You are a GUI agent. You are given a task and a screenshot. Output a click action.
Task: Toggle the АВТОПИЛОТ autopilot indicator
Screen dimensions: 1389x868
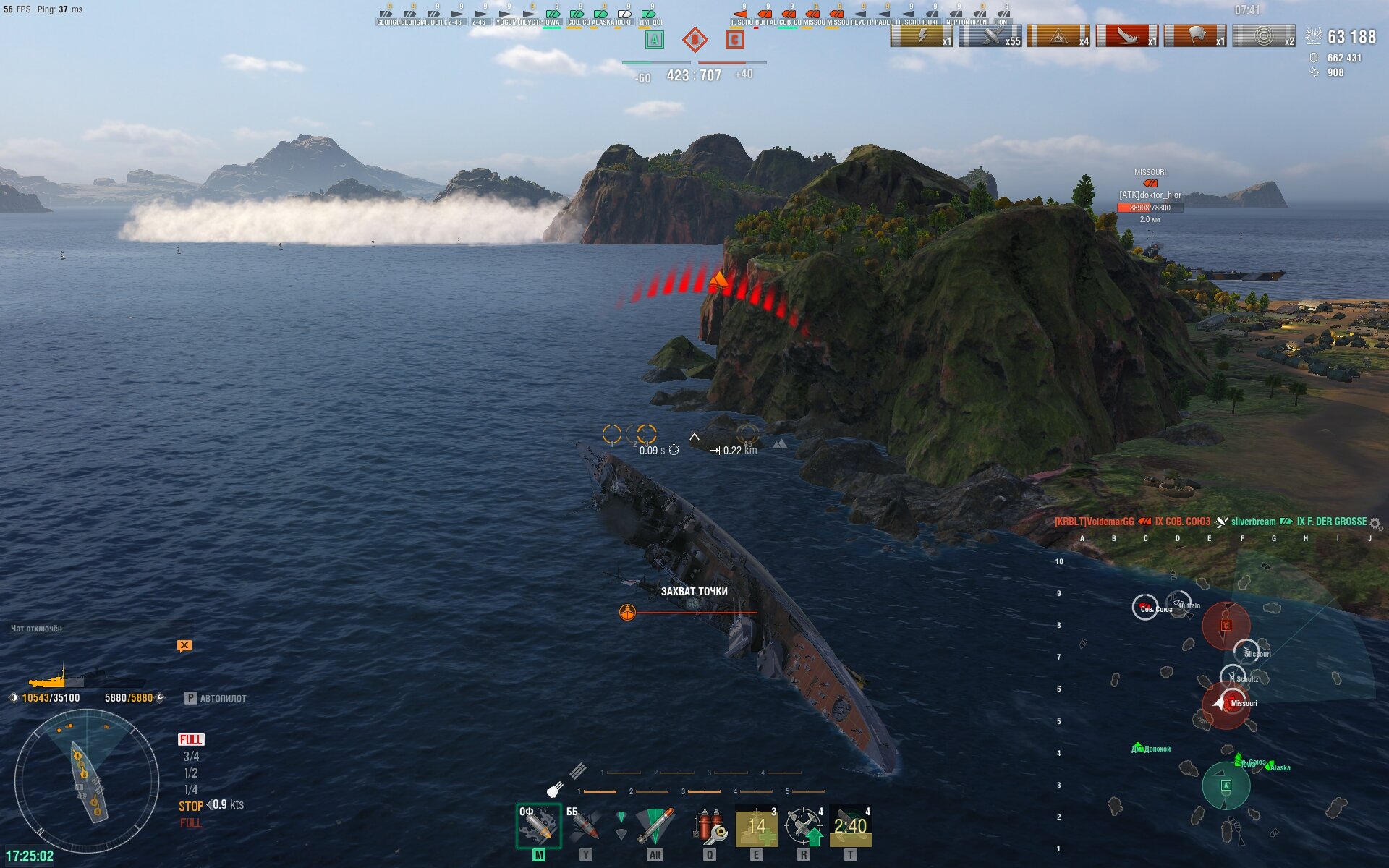tap(216, 698)
